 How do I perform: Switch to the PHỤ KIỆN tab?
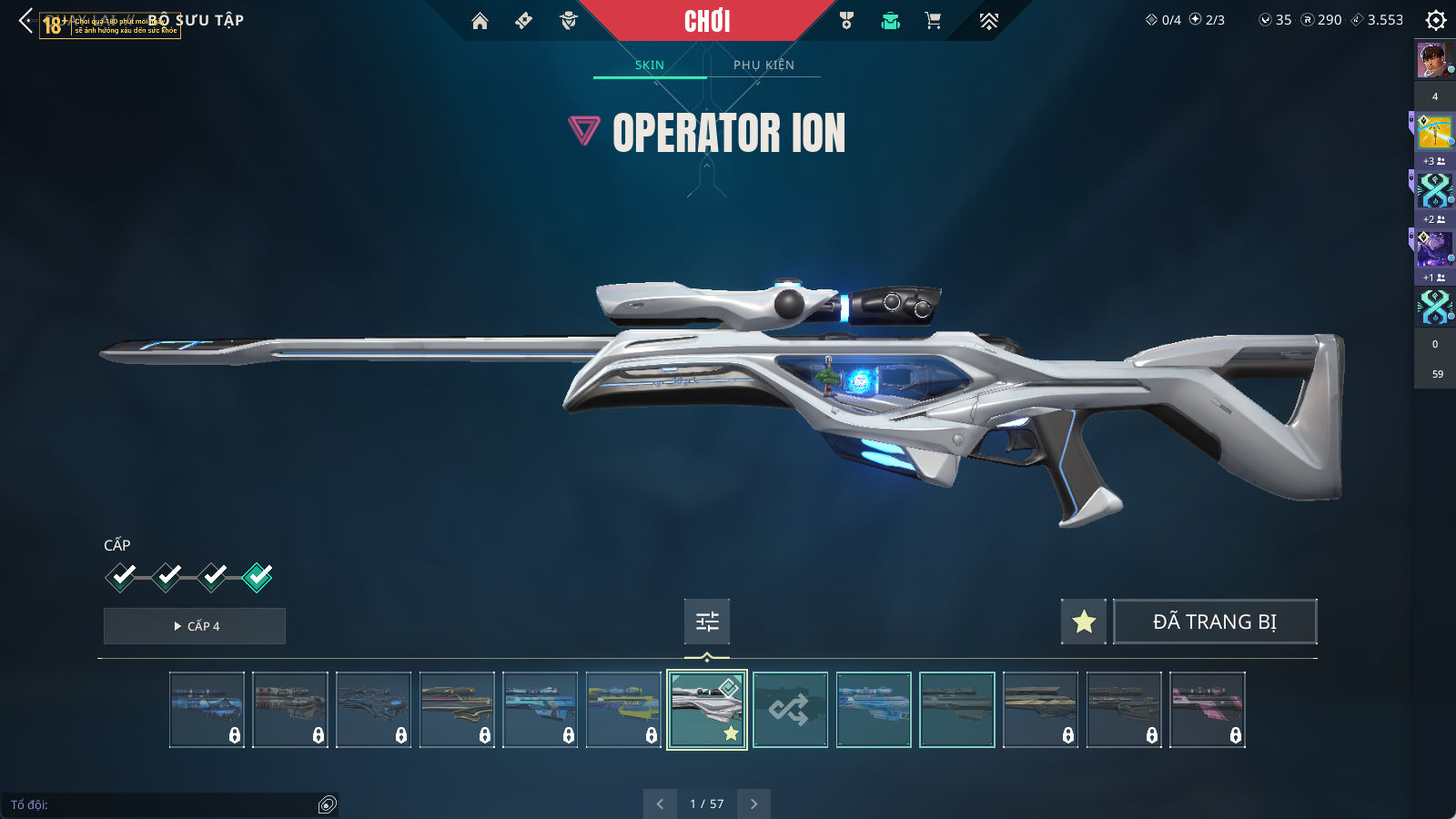pos(763,65)
